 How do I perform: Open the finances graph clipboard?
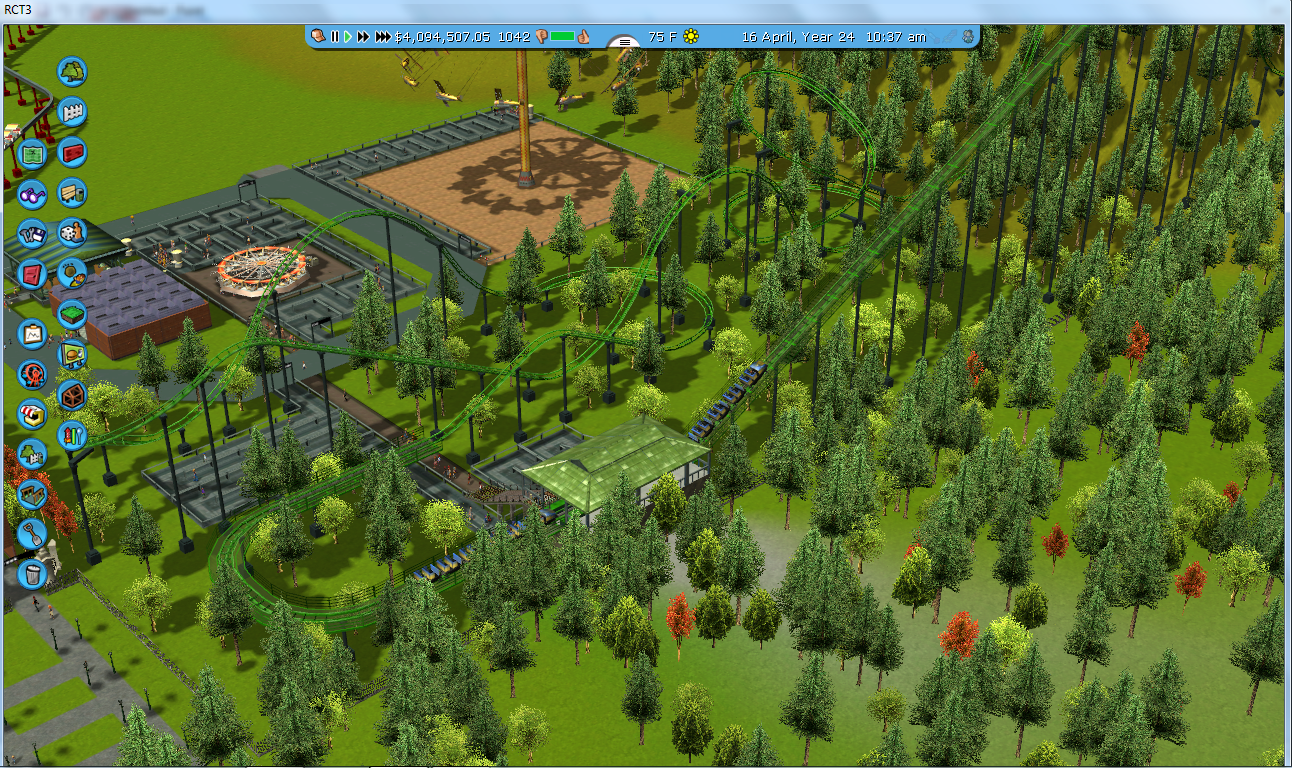[x=32, y=332]
